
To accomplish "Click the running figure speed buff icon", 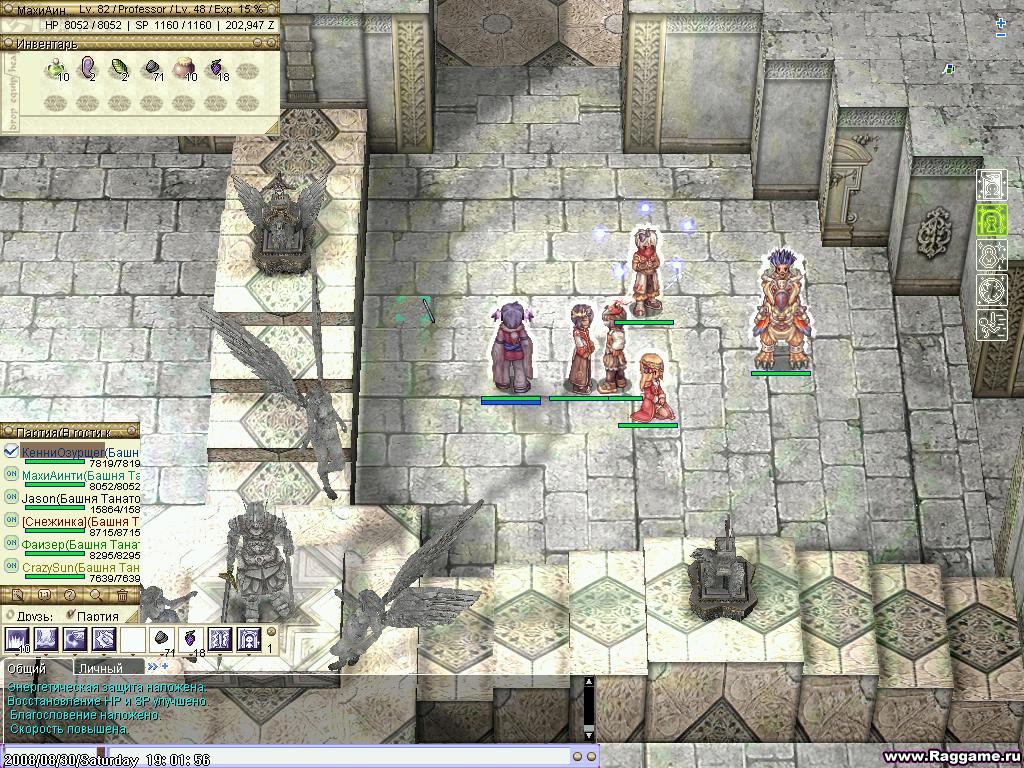I will [991, 325].
